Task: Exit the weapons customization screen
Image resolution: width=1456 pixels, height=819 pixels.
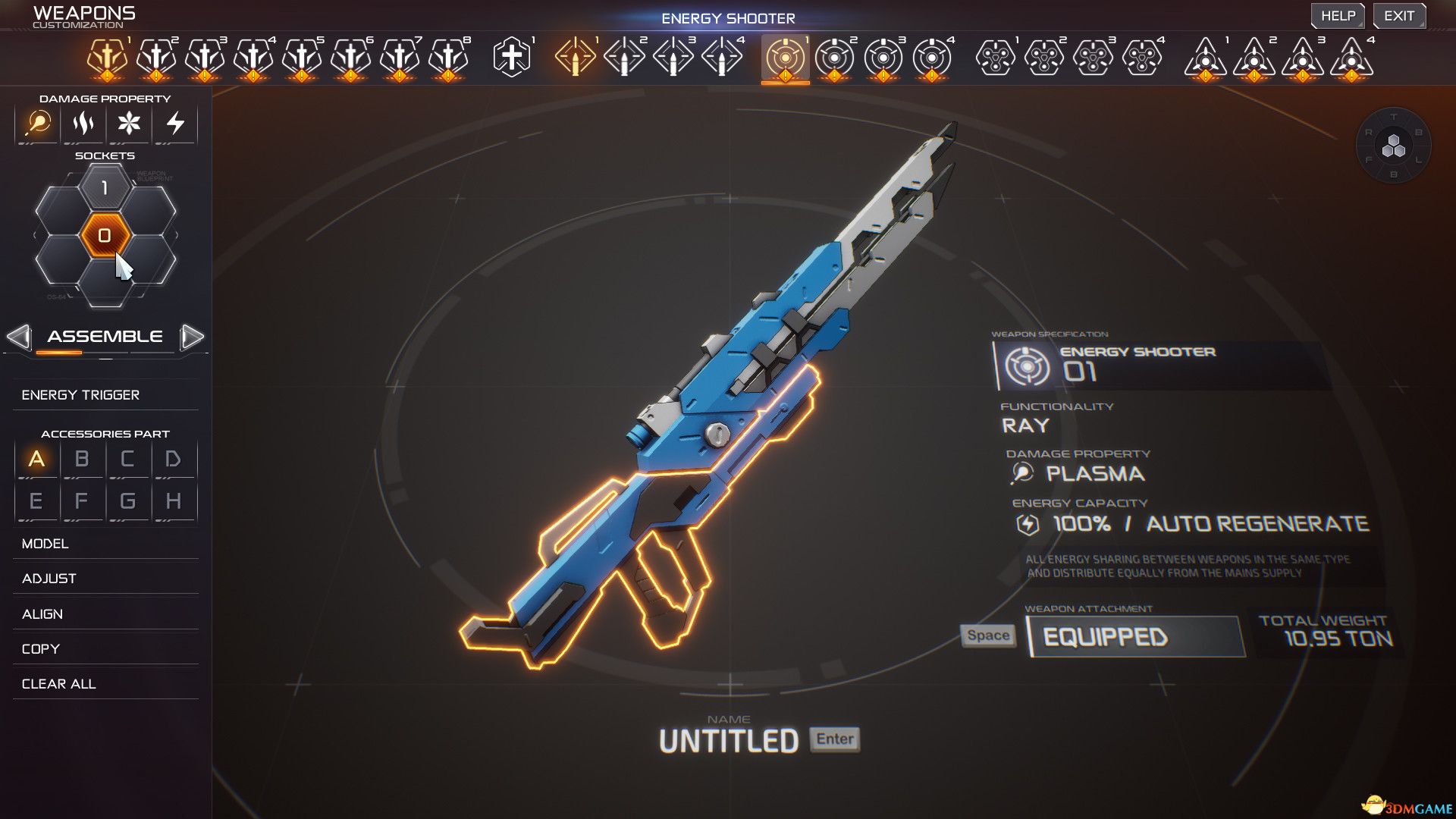Action: coord(1398,16)
